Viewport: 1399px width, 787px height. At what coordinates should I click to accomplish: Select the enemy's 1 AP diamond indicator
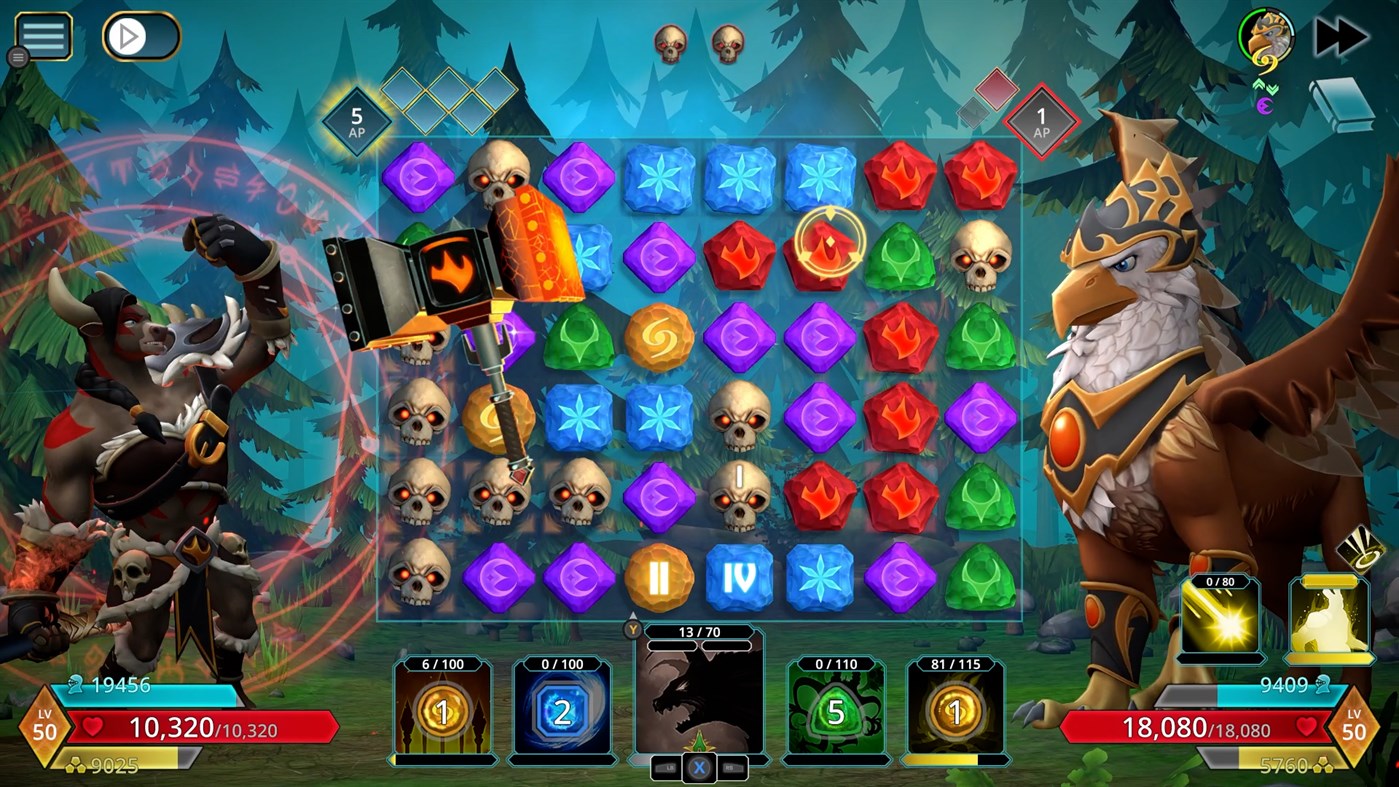tap(1044, 120)
